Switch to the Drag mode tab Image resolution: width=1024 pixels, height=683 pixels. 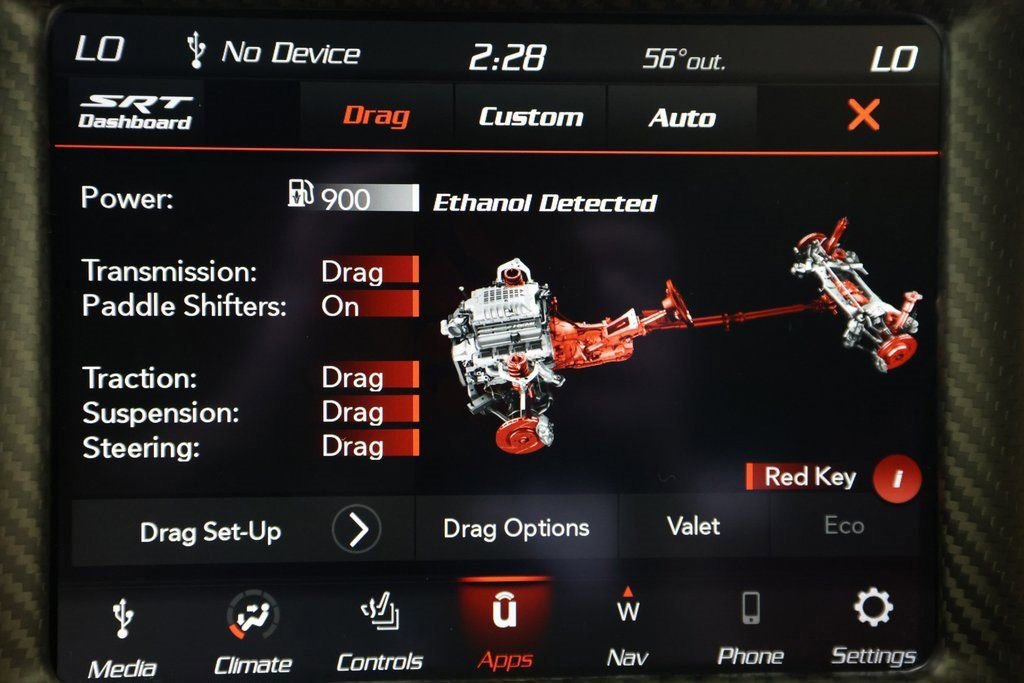click(376, 116)
